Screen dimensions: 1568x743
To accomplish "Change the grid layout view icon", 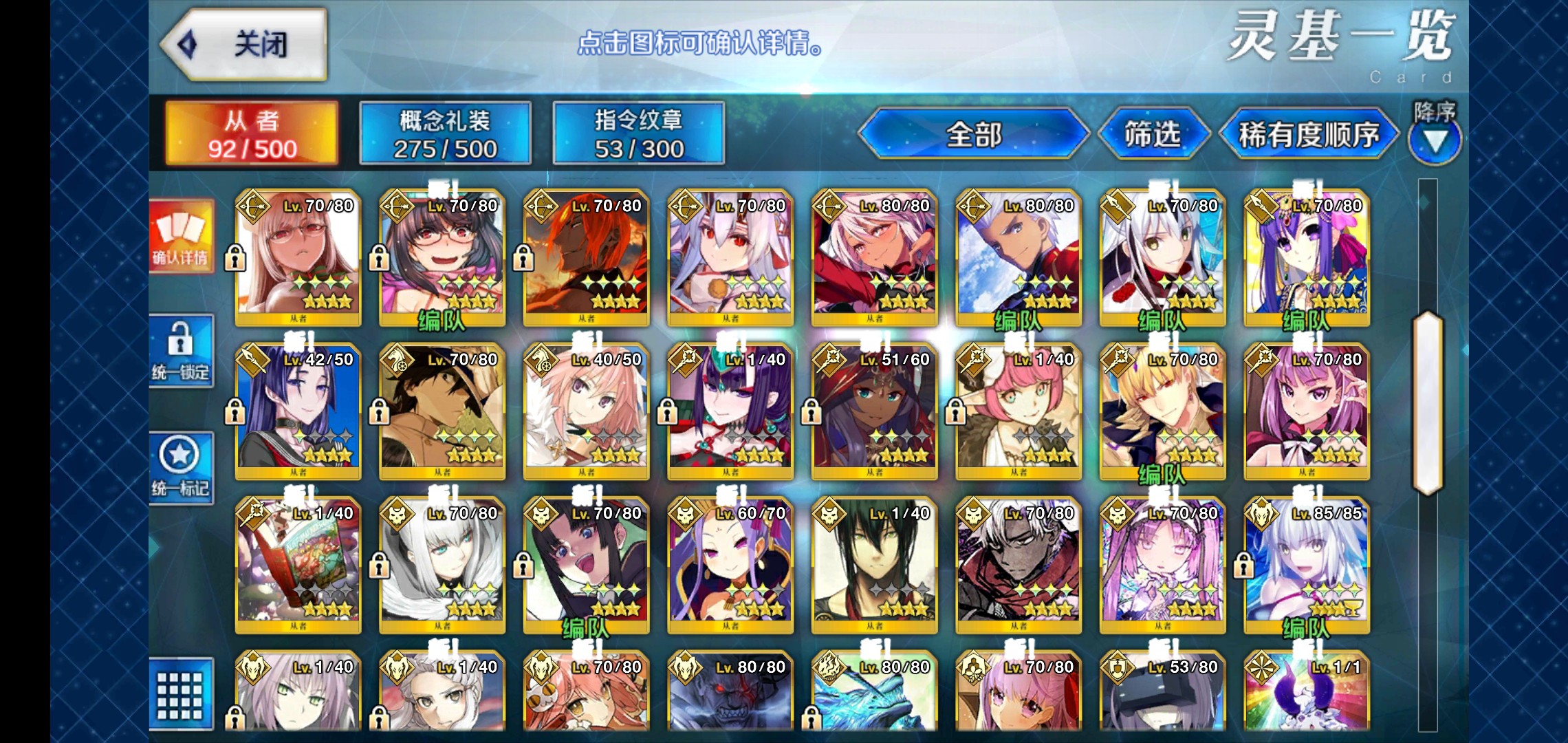I will tap(181, 693).
